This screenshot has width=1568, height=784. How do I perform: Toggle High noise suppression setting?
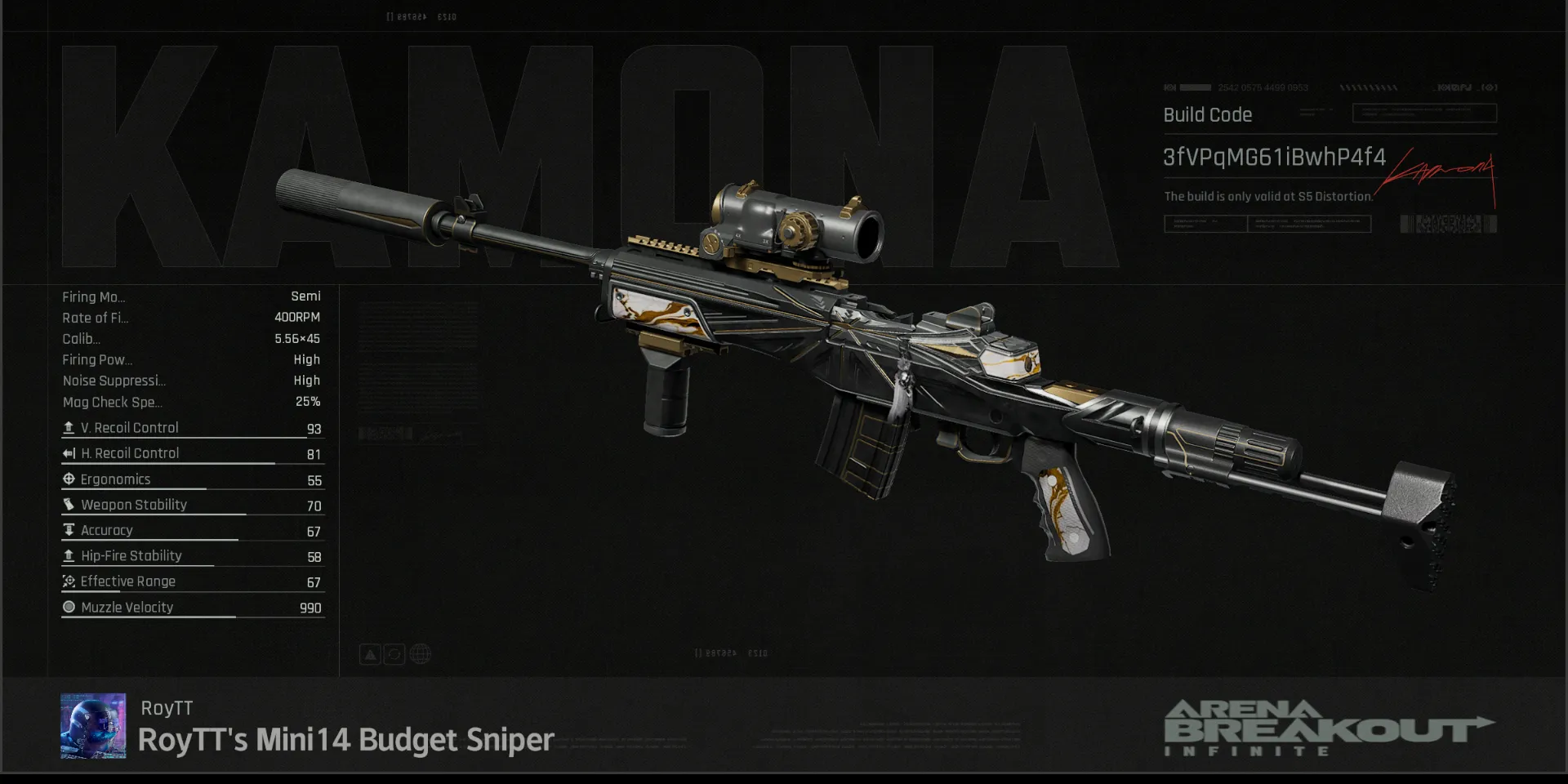[308, 380]
